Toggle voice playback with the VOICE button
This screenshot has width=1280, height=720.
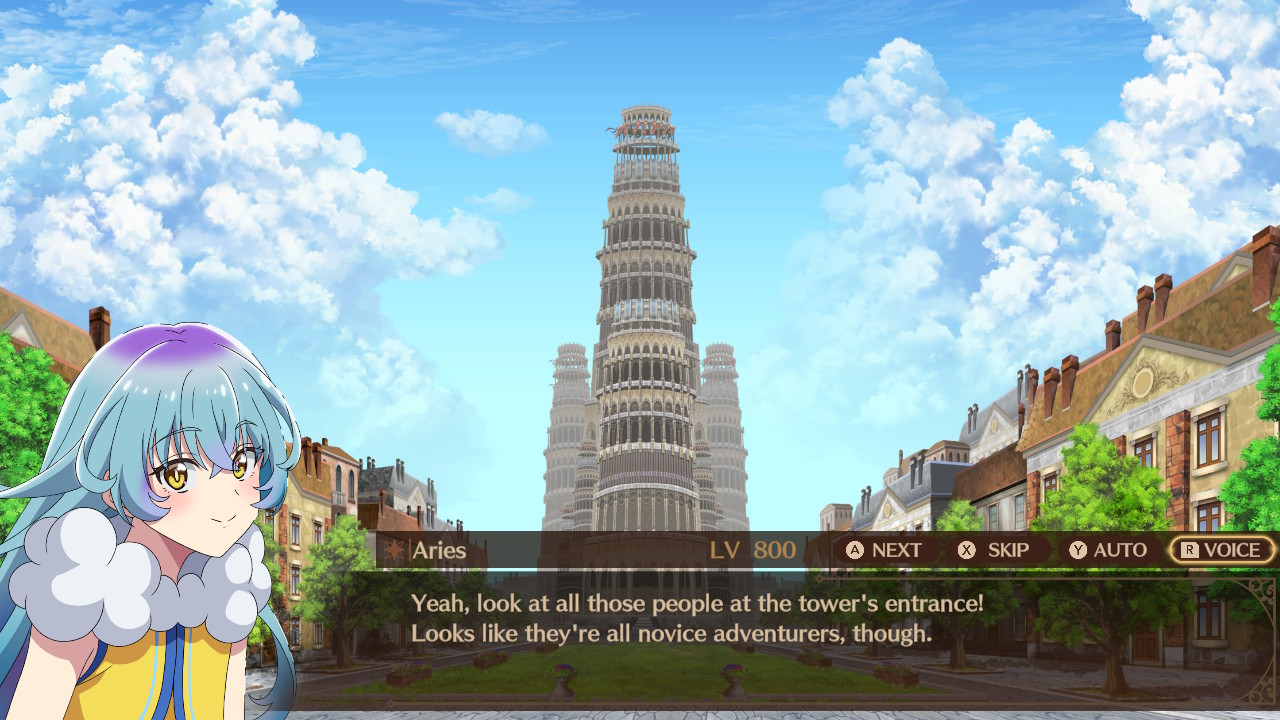tap(1221, 549)
